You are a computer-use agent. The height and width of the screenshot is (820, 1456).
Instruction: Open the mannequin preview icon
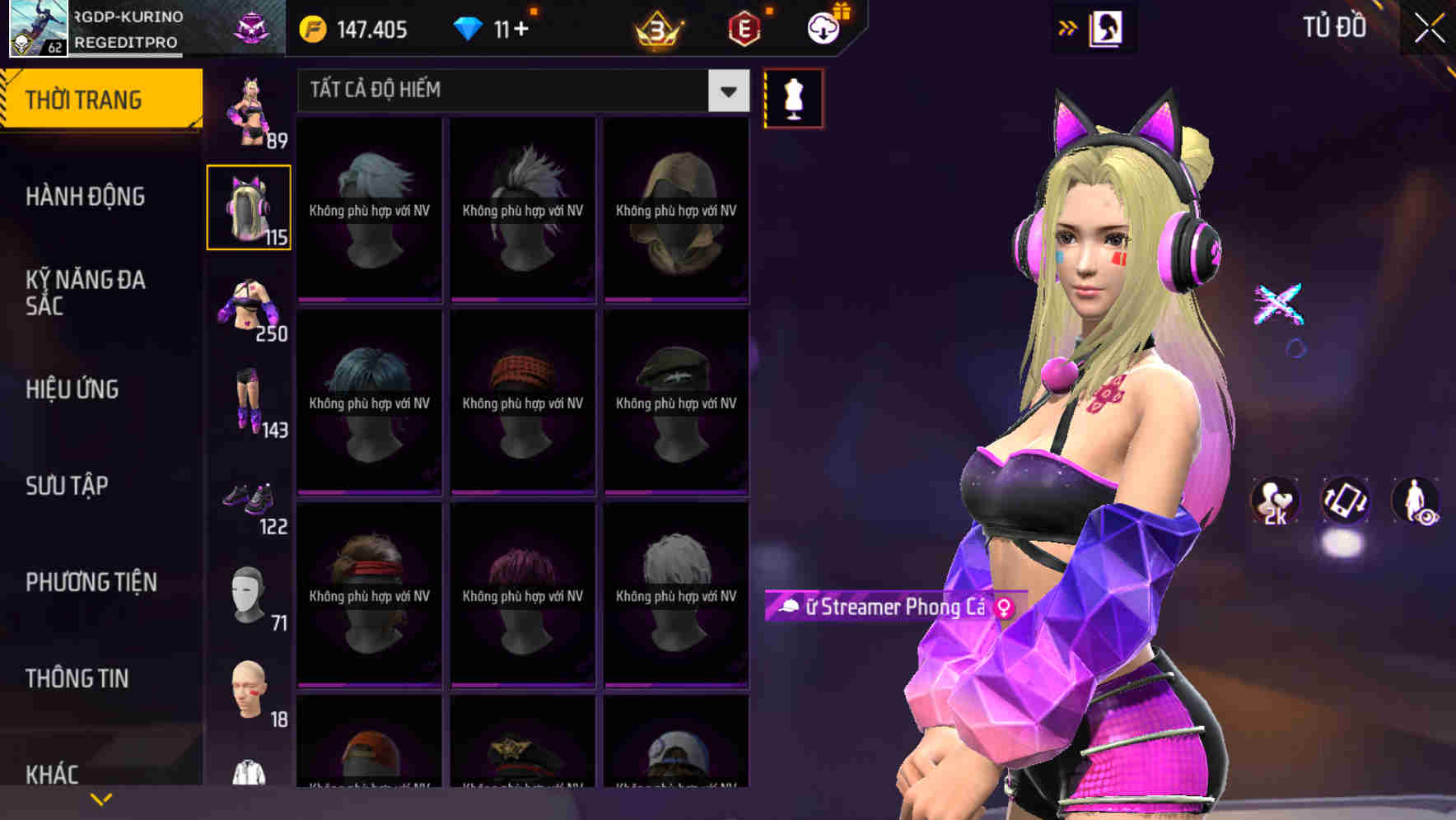(x=793, y=97)
